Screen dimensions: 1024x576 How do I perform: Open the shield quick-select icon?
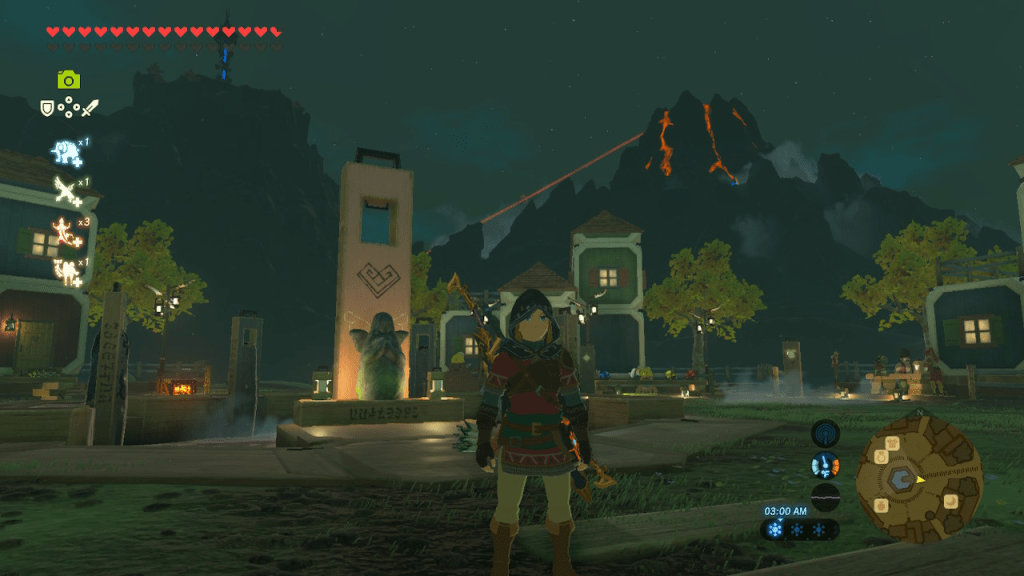coord(47,107)
